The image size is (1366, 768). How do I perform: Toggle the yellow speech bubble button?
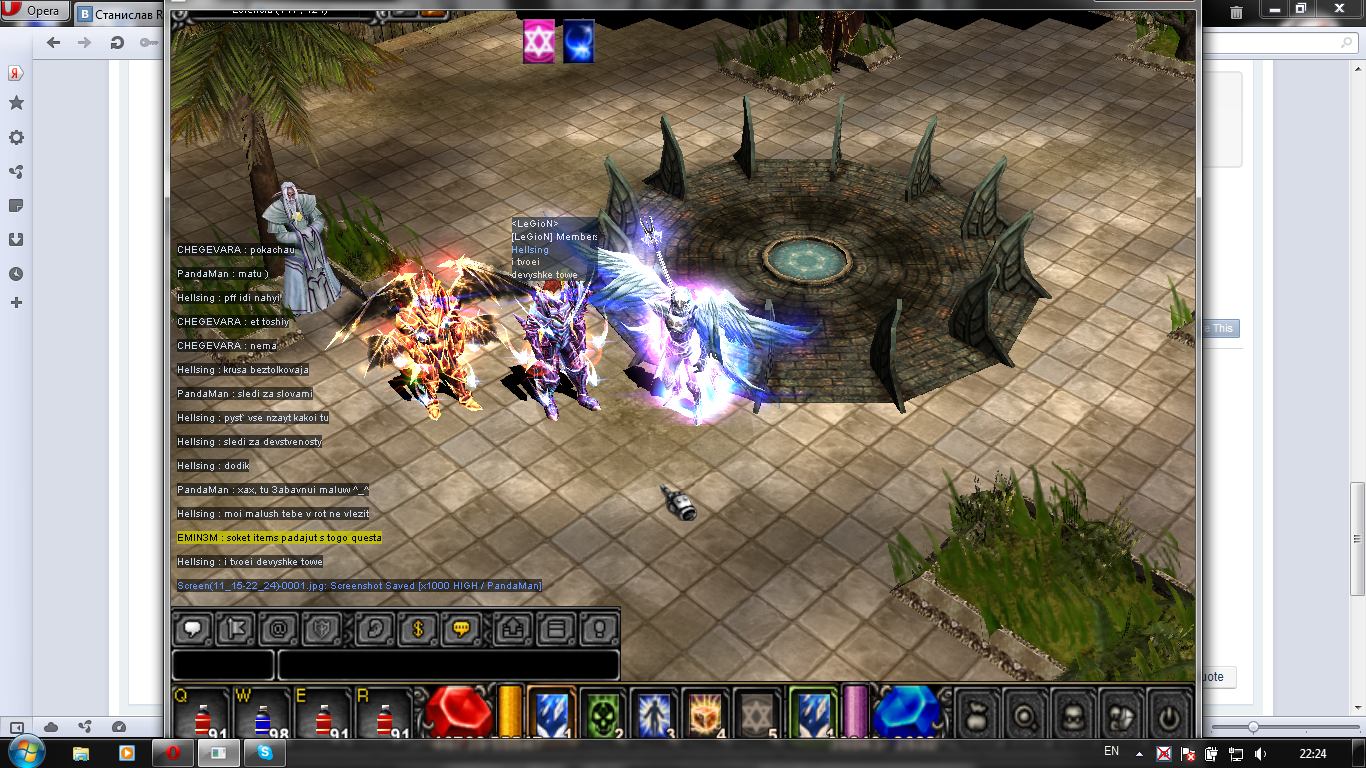pyautogui.click(x=461, y=630)
